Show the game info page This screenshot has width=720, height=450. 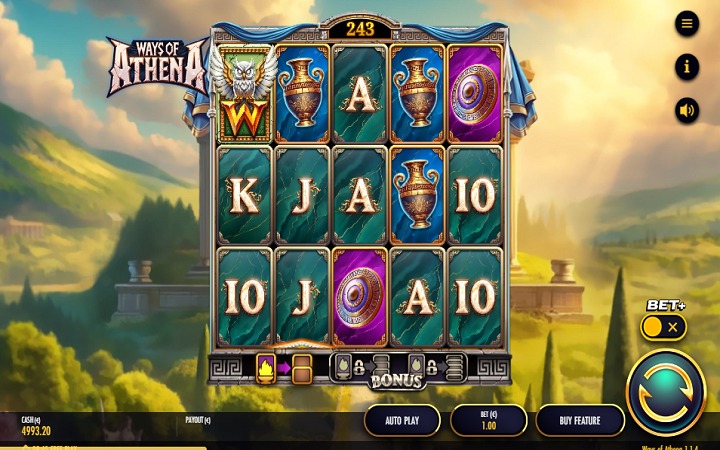687,67
